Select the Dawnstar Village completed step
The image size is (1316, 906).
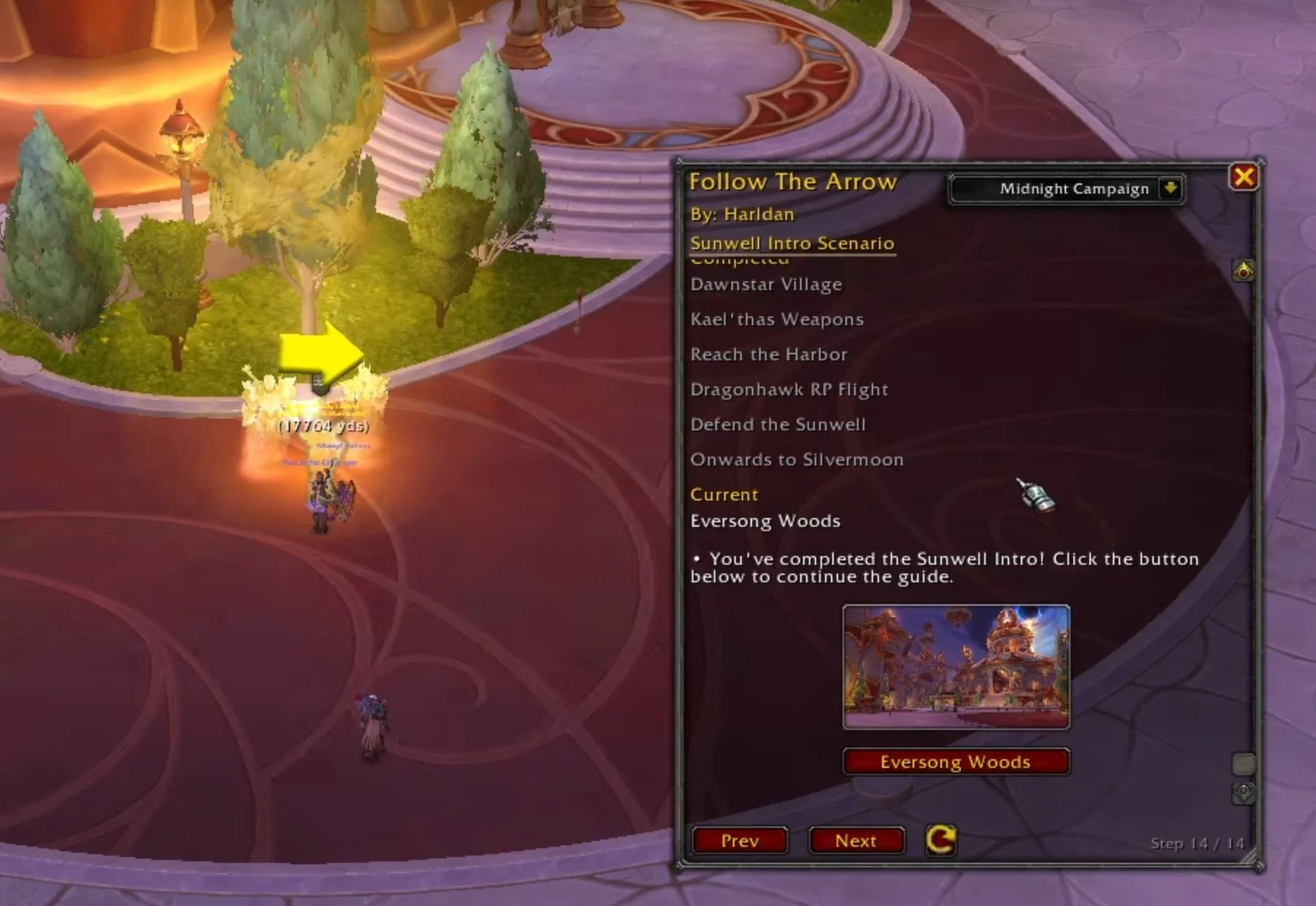pyautogui.click(x=766, y=284)
